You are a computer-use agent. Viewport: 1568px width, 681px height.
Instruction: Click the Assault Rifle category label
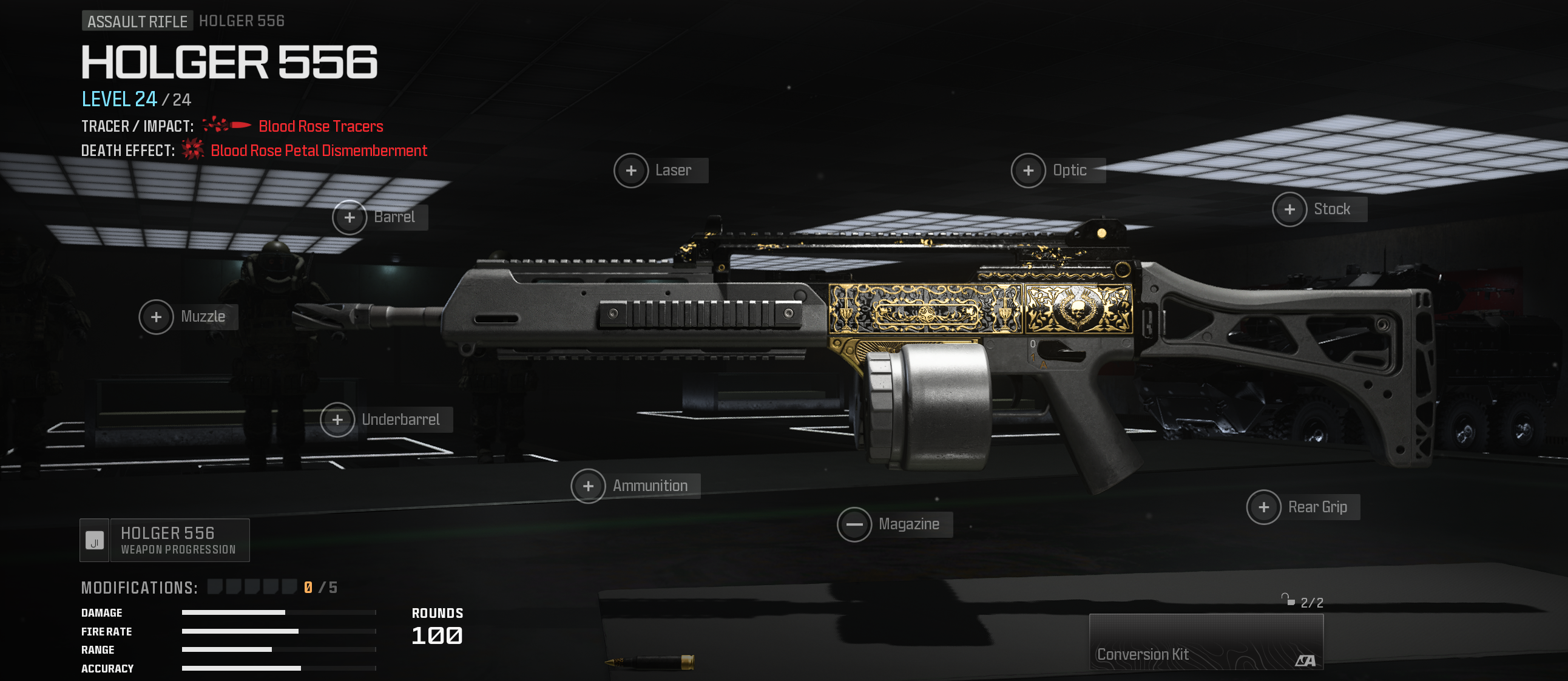[137, 21]
